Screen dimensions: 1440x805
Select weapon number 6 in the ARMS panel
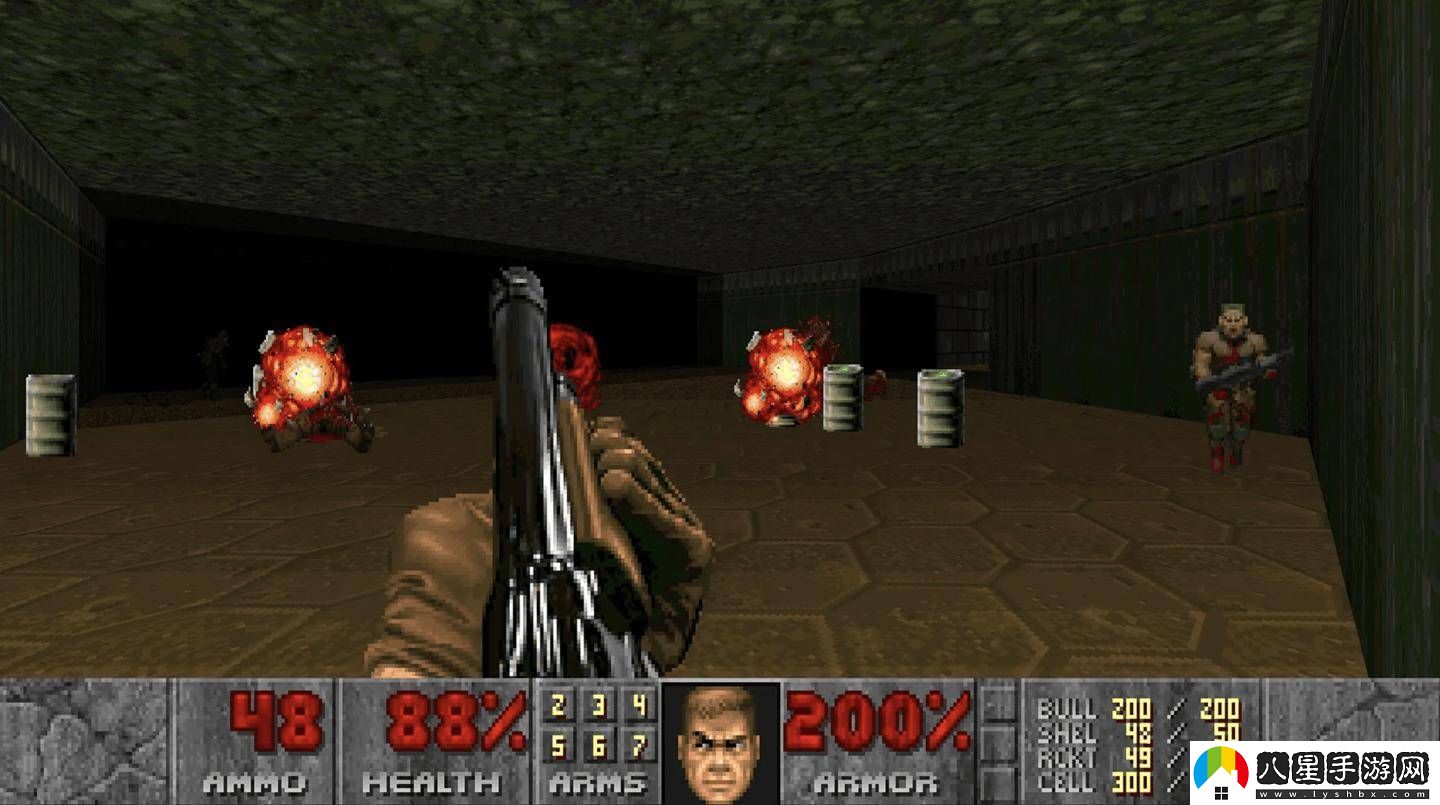(x=598, y=746)
